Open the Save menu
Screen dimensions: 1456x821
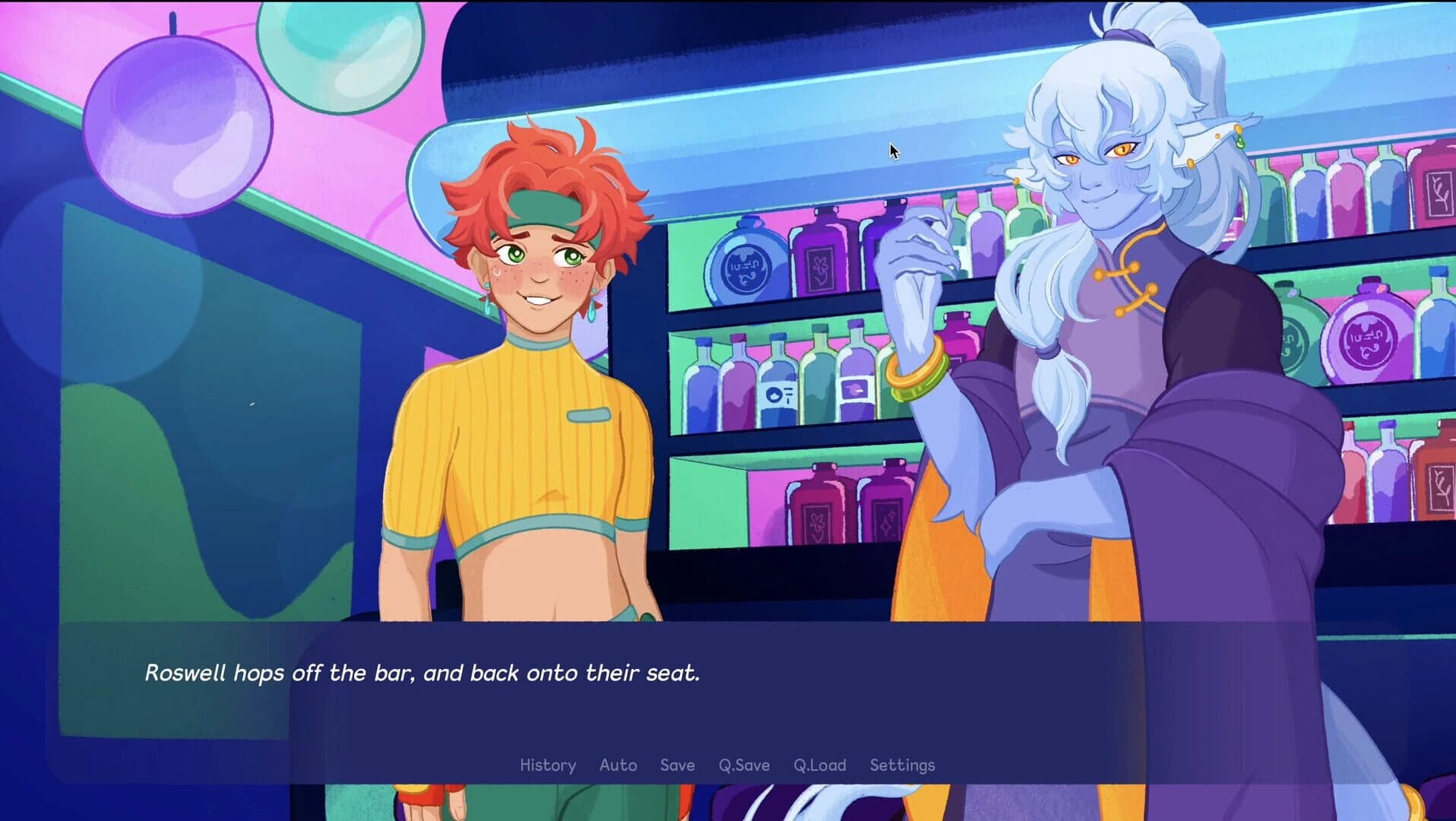click(x=677, y=765)
